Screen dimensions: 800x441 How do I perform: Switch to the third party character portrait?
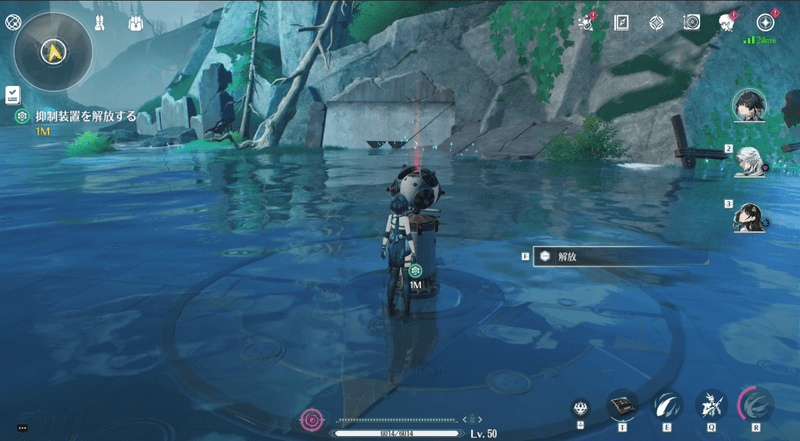pos(748,216)
